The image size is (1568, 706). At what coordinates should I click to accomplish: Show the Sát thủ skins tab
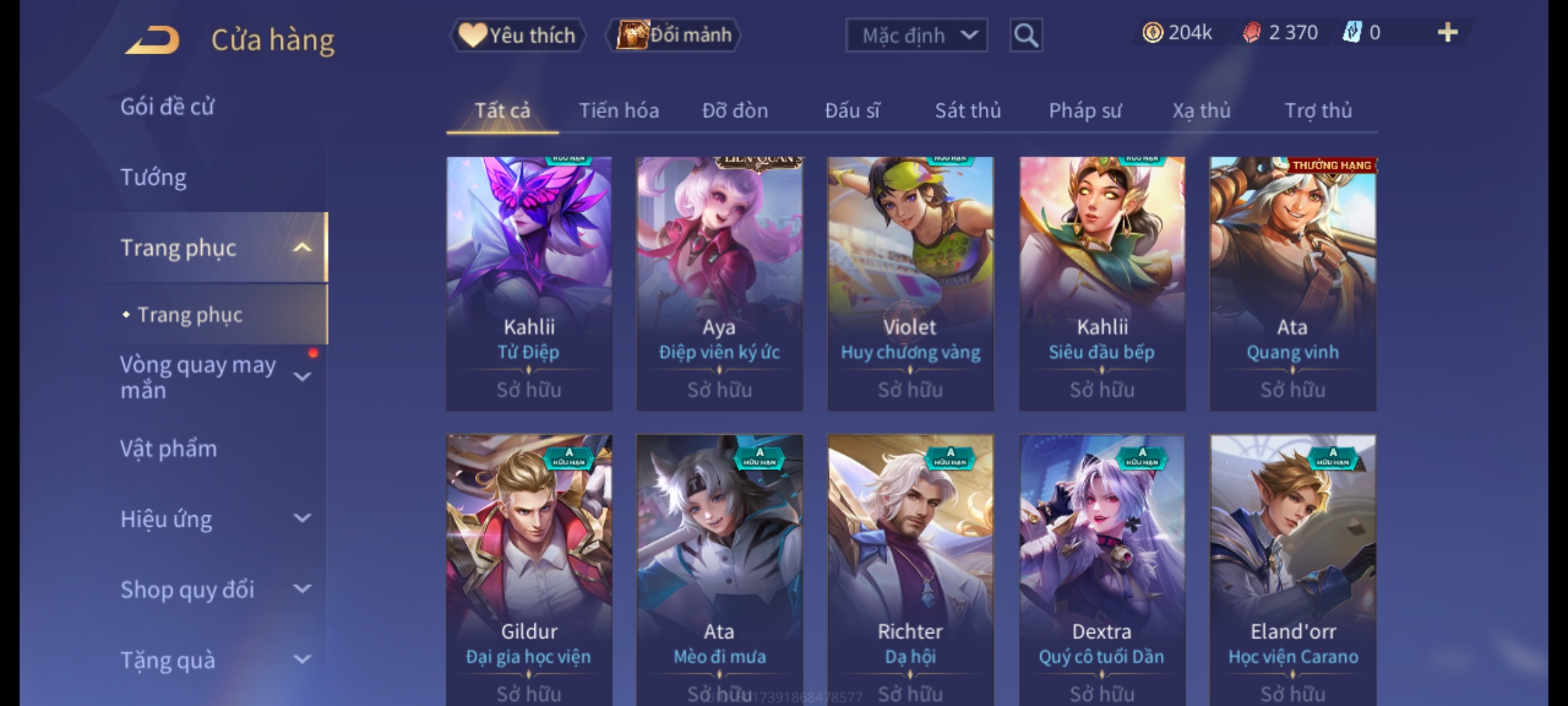(x=968, y=110)
